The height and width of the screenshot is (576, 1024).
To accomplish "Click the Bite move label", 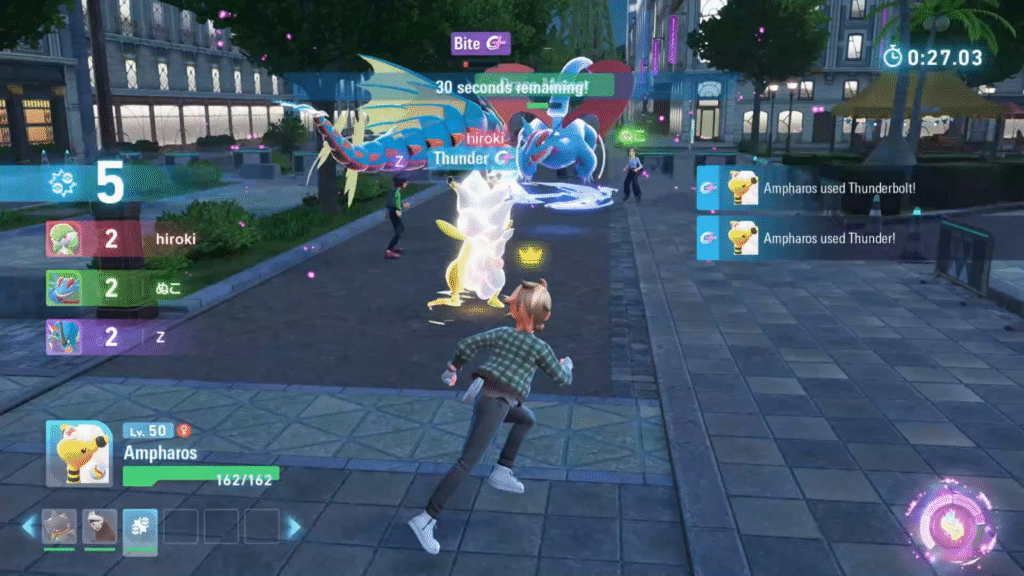I will pos(481,43).
